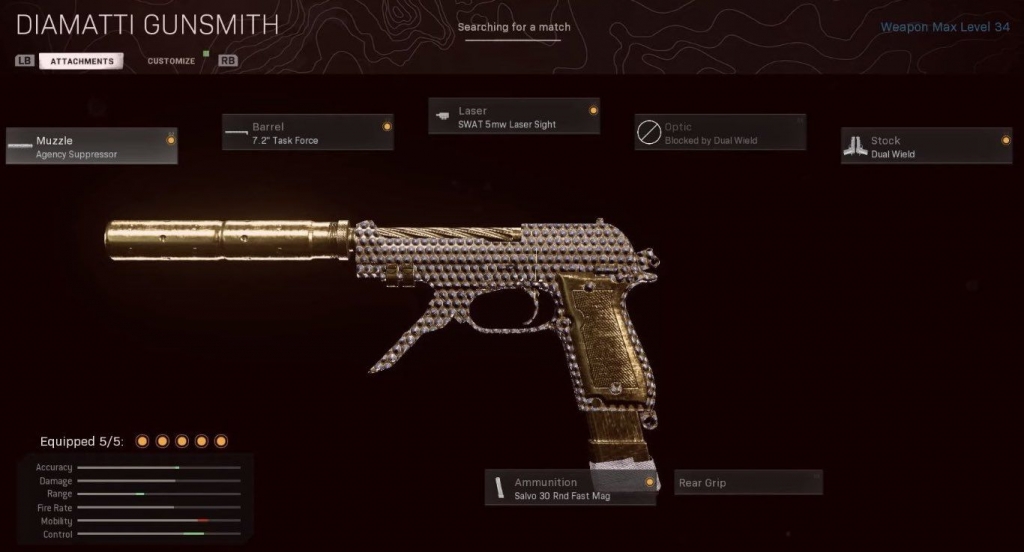Open the Barrel 7.2" Task Force slot
The height and width of the screenshot is (552, 1024).
pos(307,133)
